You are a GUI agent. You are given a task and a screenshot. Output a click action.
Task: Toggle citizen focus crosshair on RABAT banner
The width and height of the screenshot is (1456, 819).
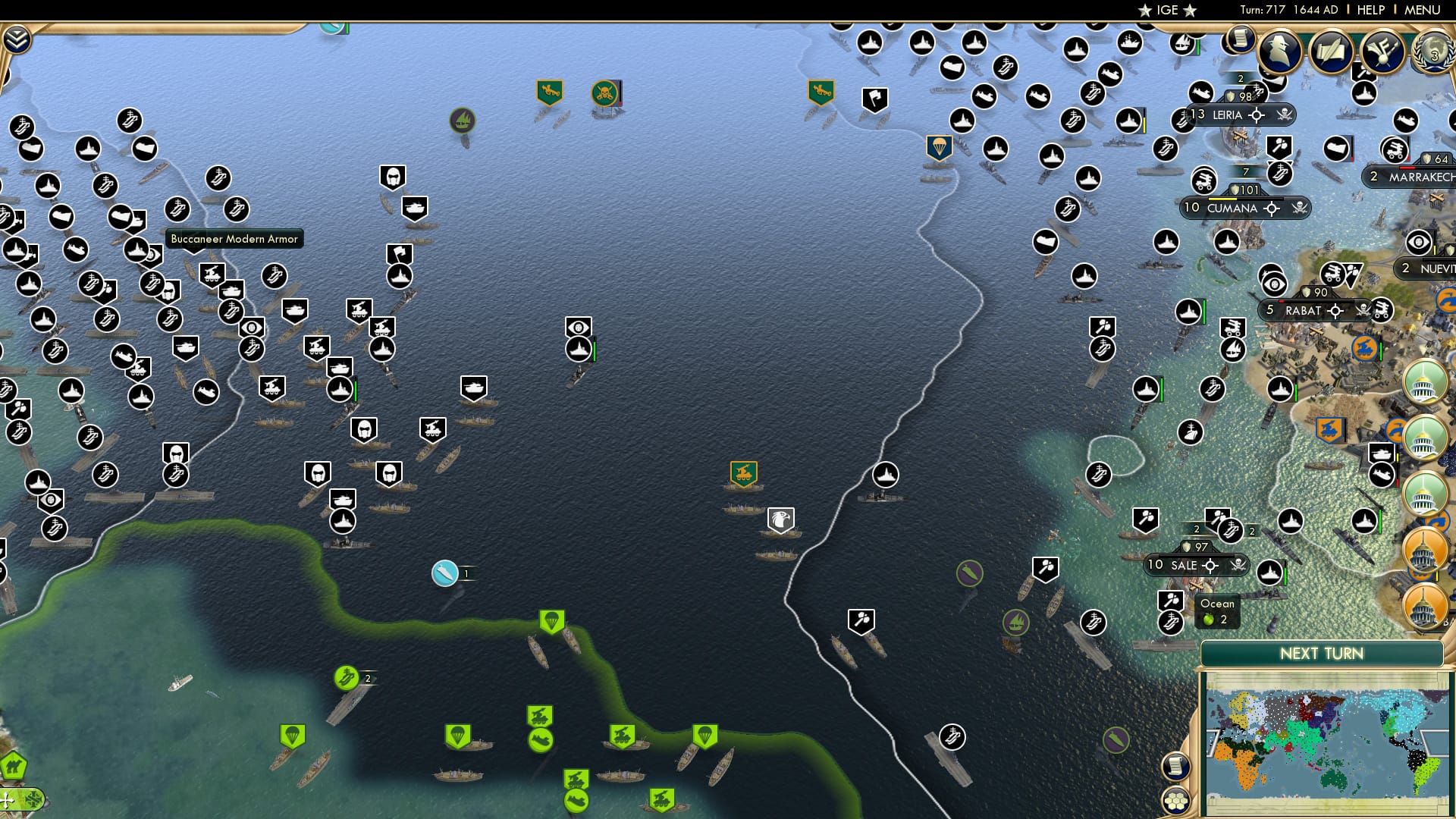(x=1335, y=310)
